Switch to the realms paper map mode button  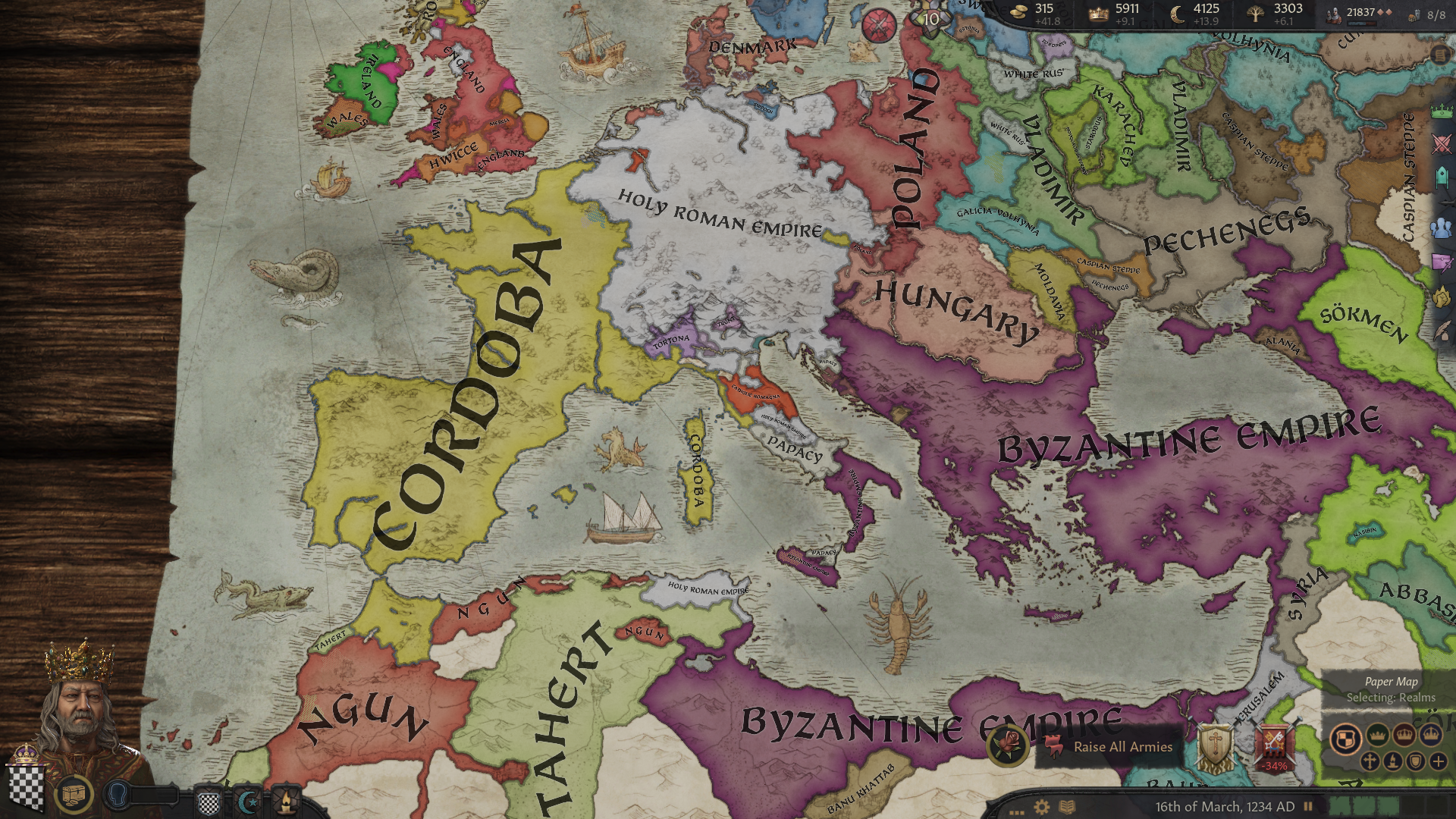[x=1346, y=739]
